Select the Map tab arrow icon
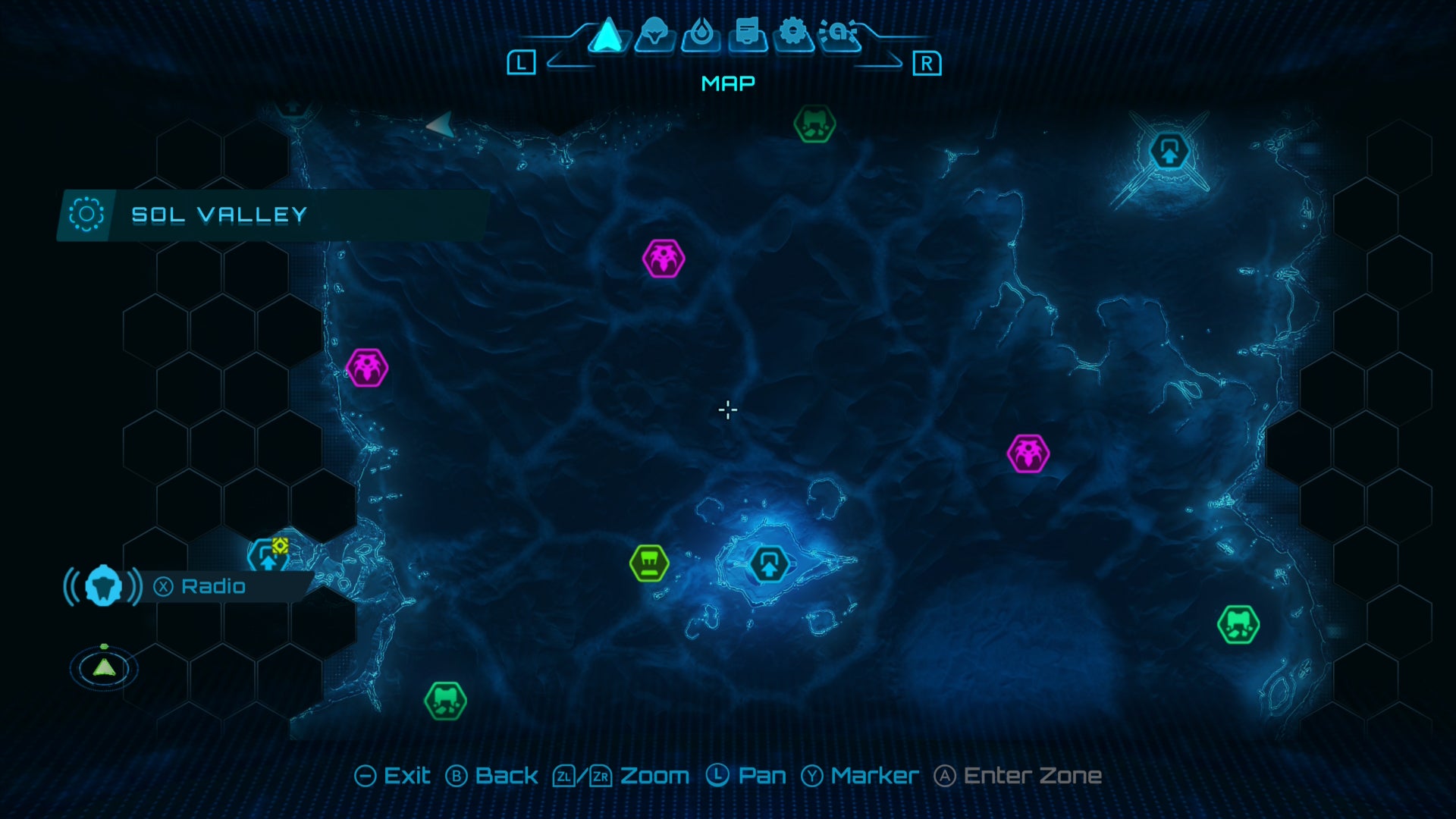The height and width of the screenshot is (819, 1456). click(607, 36)
